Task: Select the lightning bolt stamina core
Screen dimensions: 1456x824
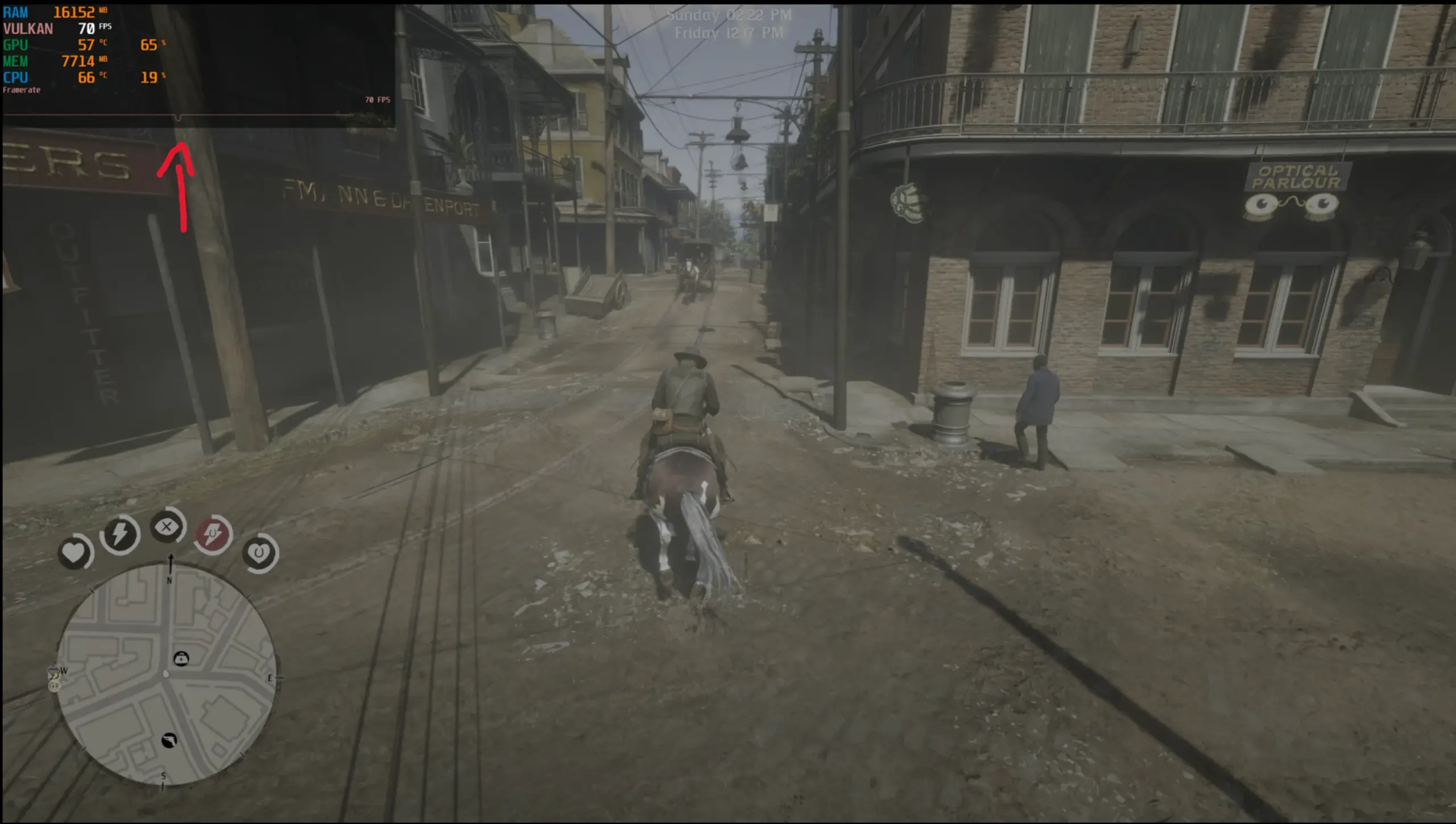Action: click(x=119, y=534)
